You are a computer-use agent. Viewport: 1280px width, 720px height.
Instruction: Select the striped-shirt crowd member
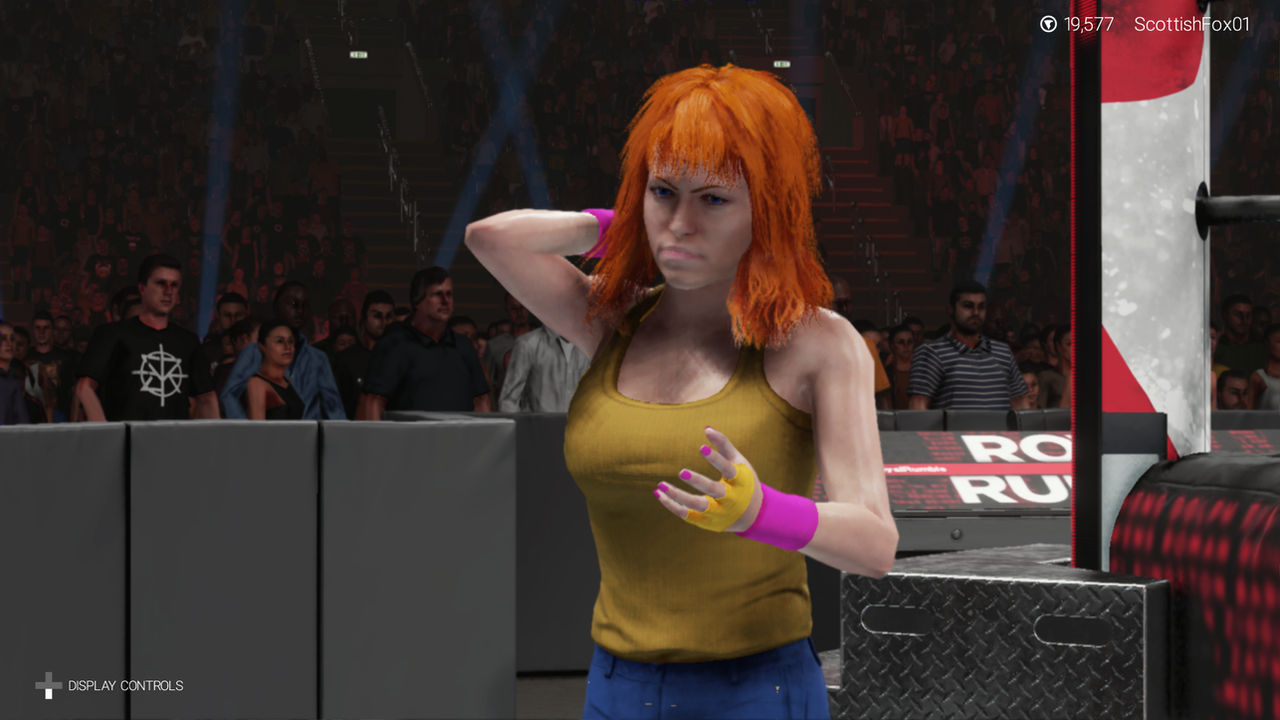click(965, 370)
